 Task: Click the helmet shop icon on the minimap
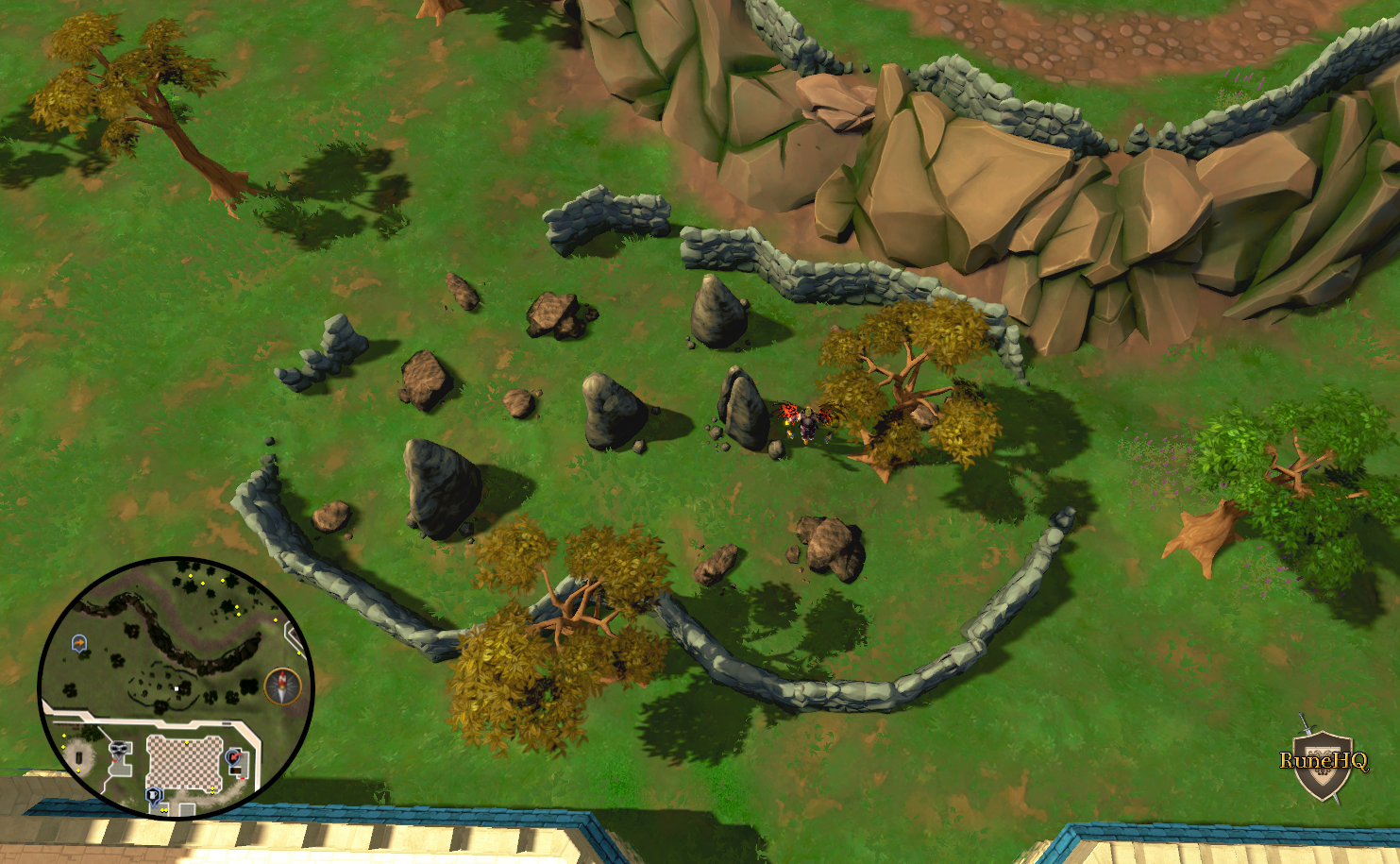pyautogui.click(x=117, y=749)
